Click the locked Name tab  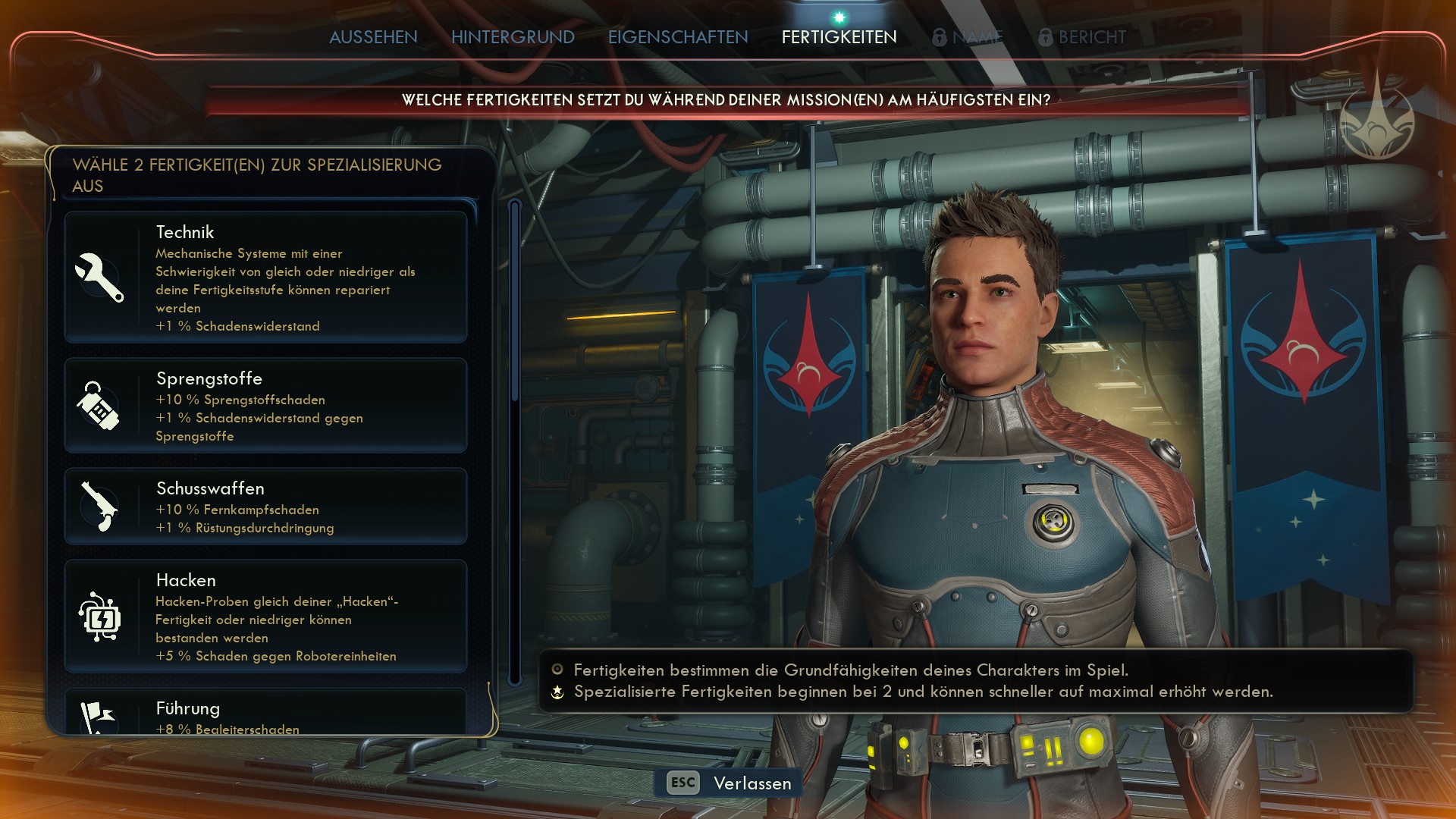coord(968,37)
